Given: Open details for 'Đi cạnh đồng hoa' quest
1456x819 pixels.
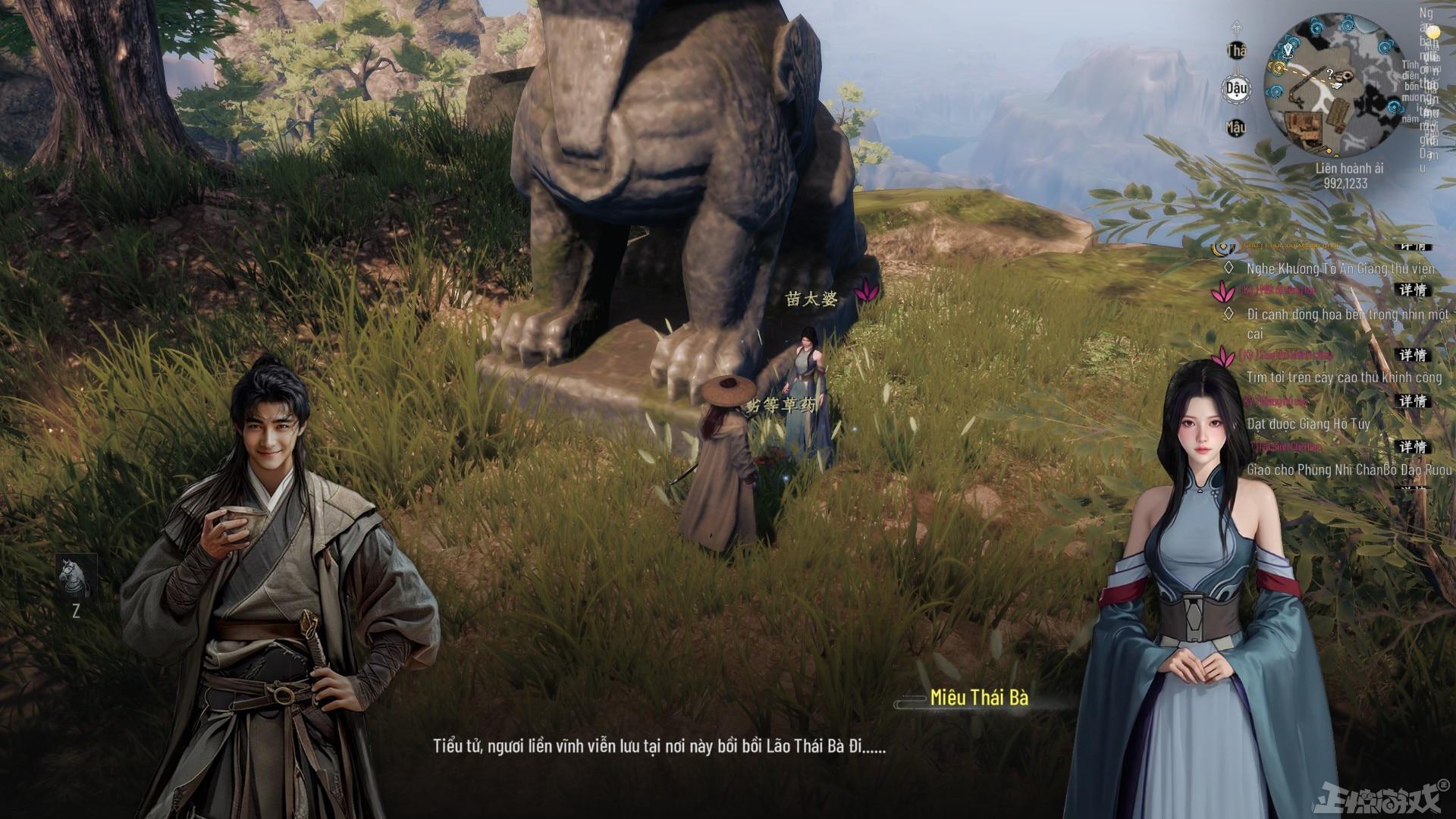Looking at the screenshot, I should click(1413, 290).
